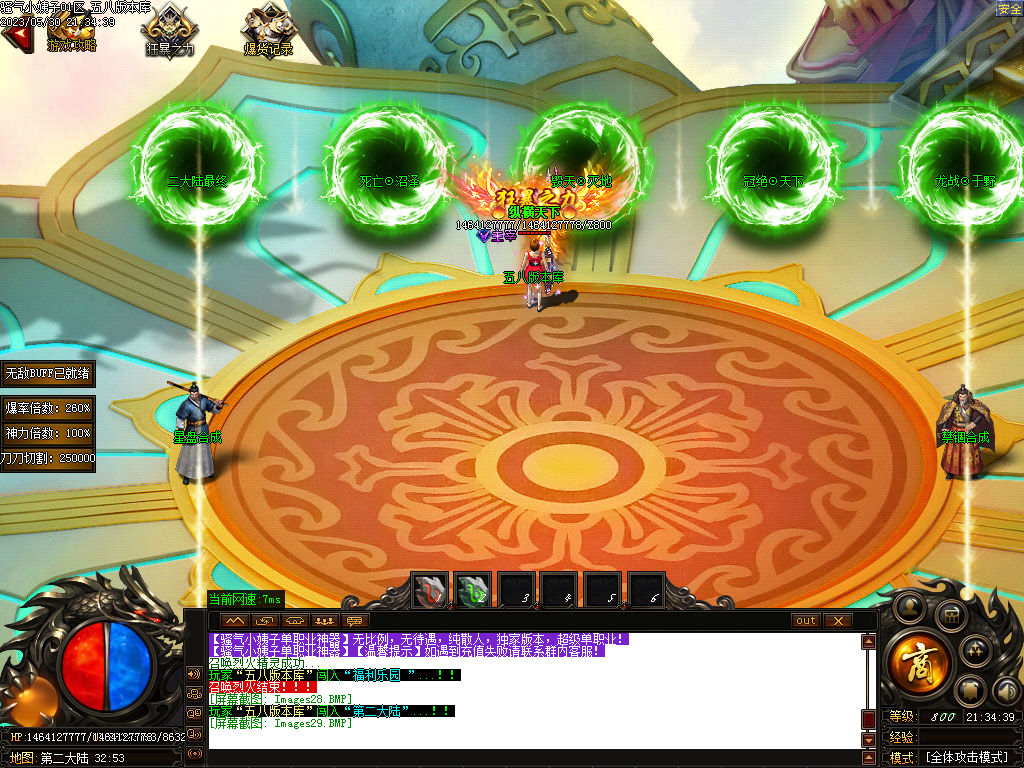Close the chat panel with X button

click(838, 621)
